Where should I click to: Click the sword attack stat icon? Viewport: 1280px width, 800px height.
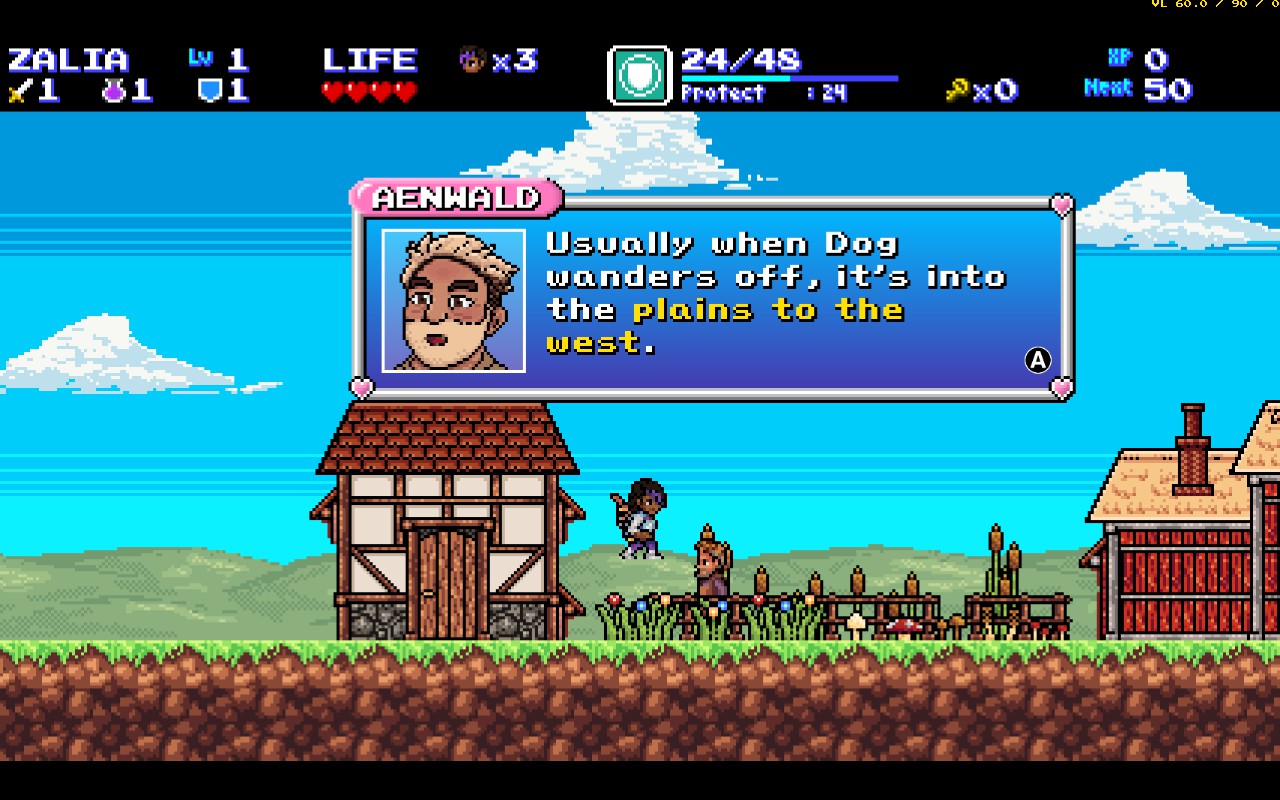19,91
